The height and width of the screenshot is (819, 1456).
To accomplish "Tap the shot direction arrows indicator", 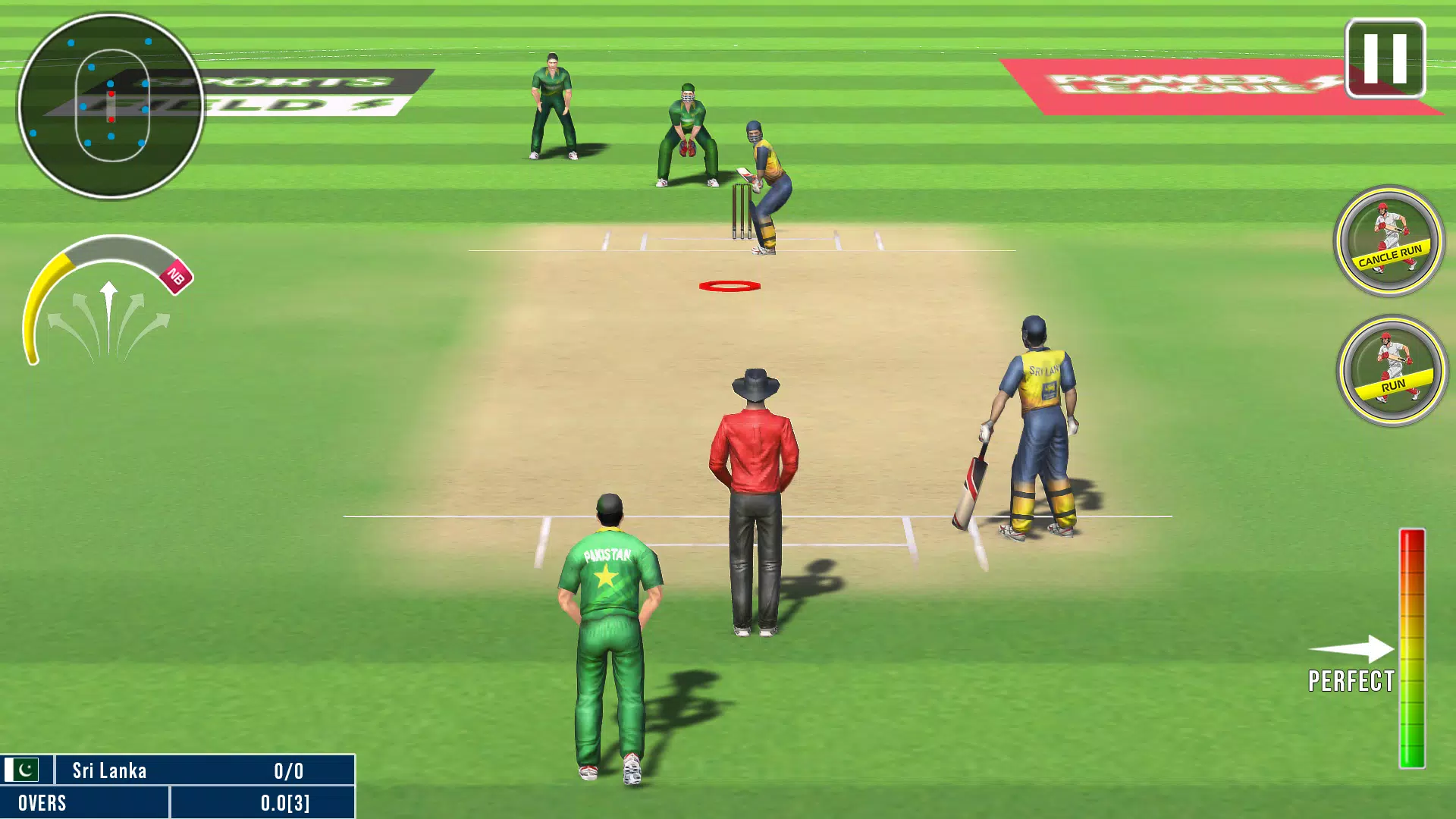I will [x=110, y=318].
